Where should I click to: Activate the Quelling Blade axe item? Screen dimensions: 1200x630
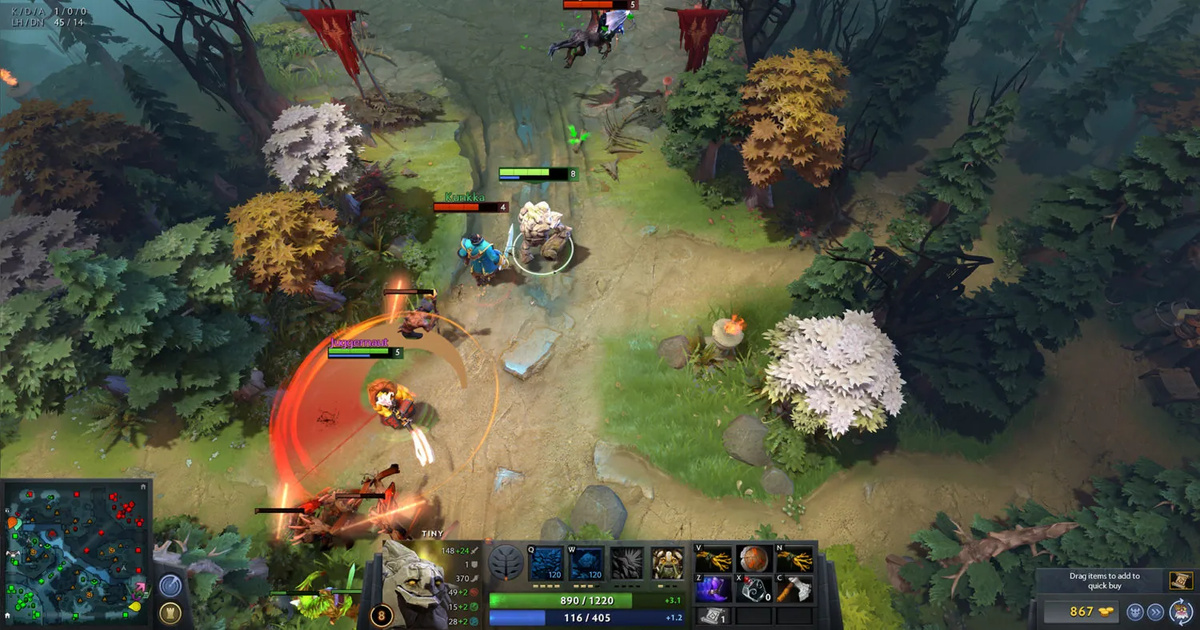point(794,589)
